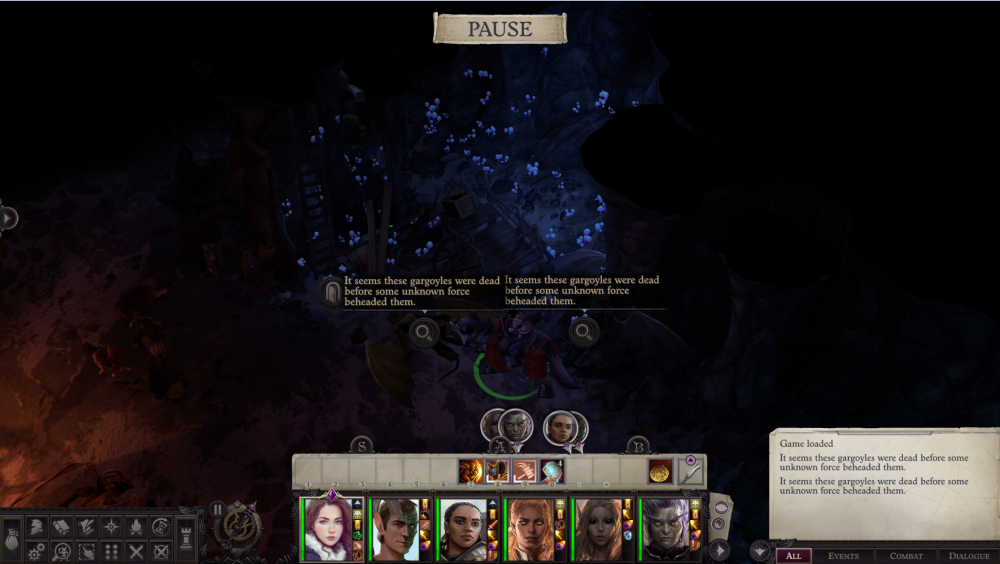The image size is (1000, 564).
Task: Pick the purple-skinned horned character portrait
Action: 667,529
